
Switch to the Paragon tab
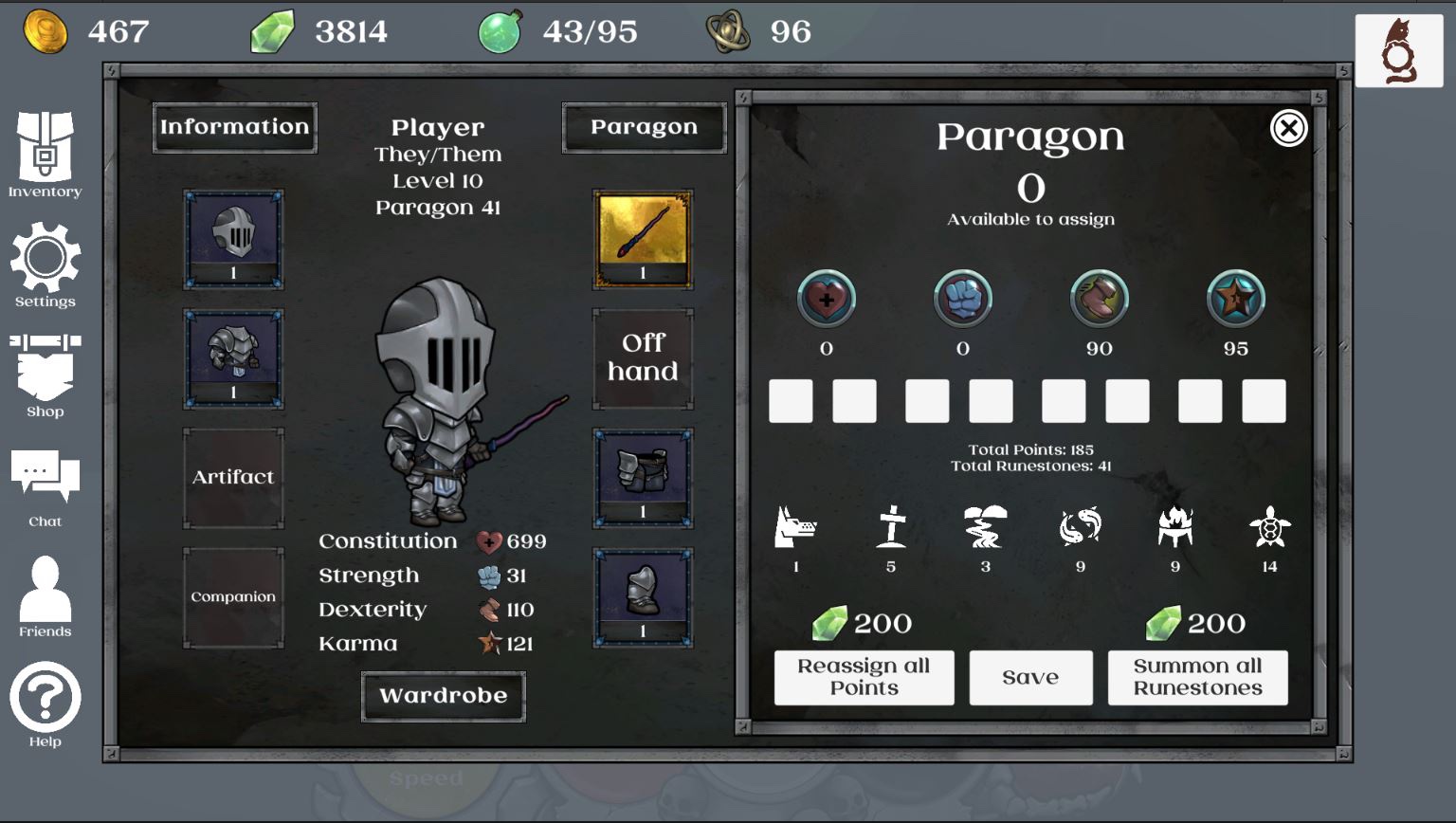point(645,126)
